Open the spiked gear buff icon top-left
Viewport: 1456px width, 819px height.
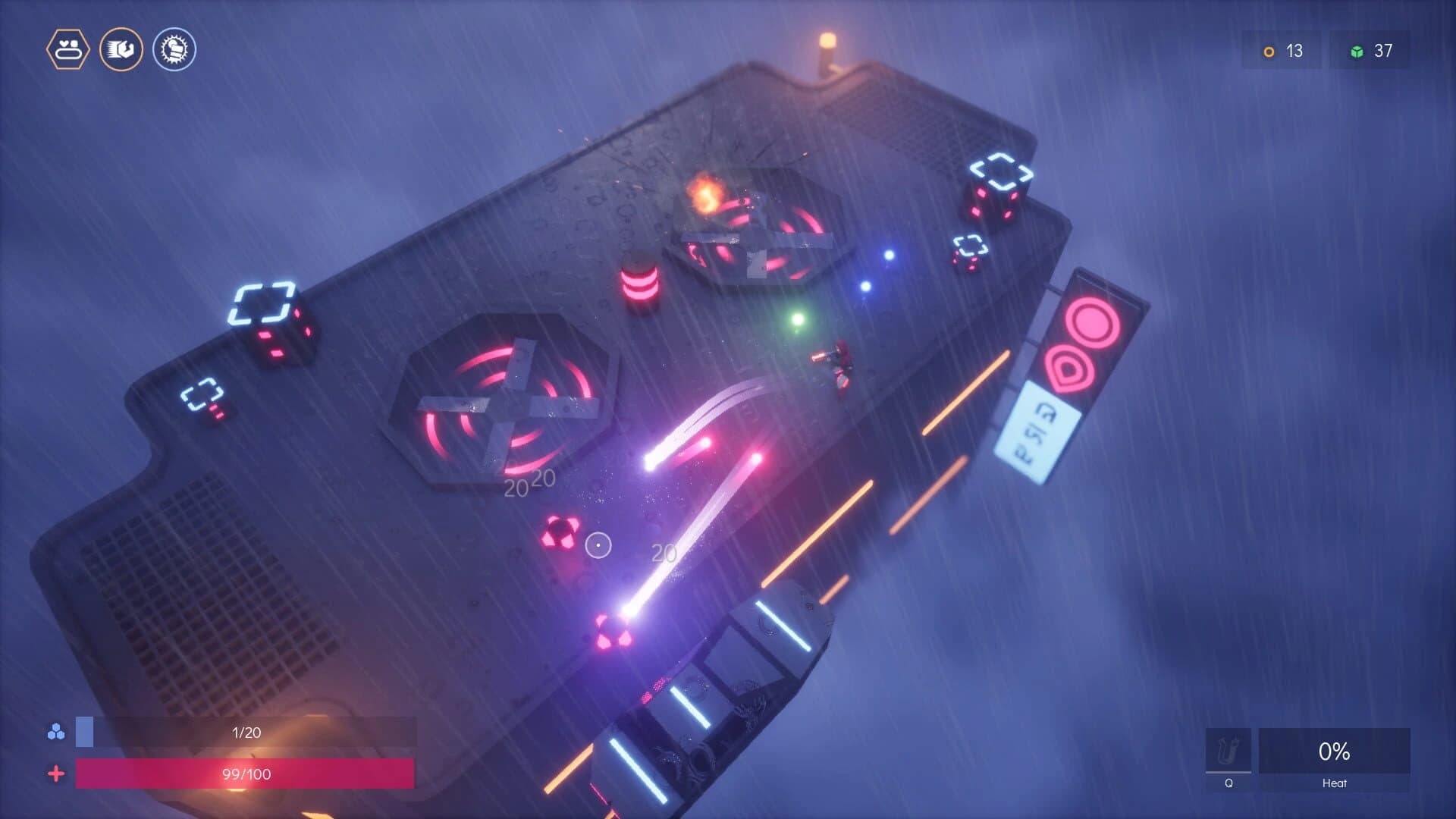[174, 49]
